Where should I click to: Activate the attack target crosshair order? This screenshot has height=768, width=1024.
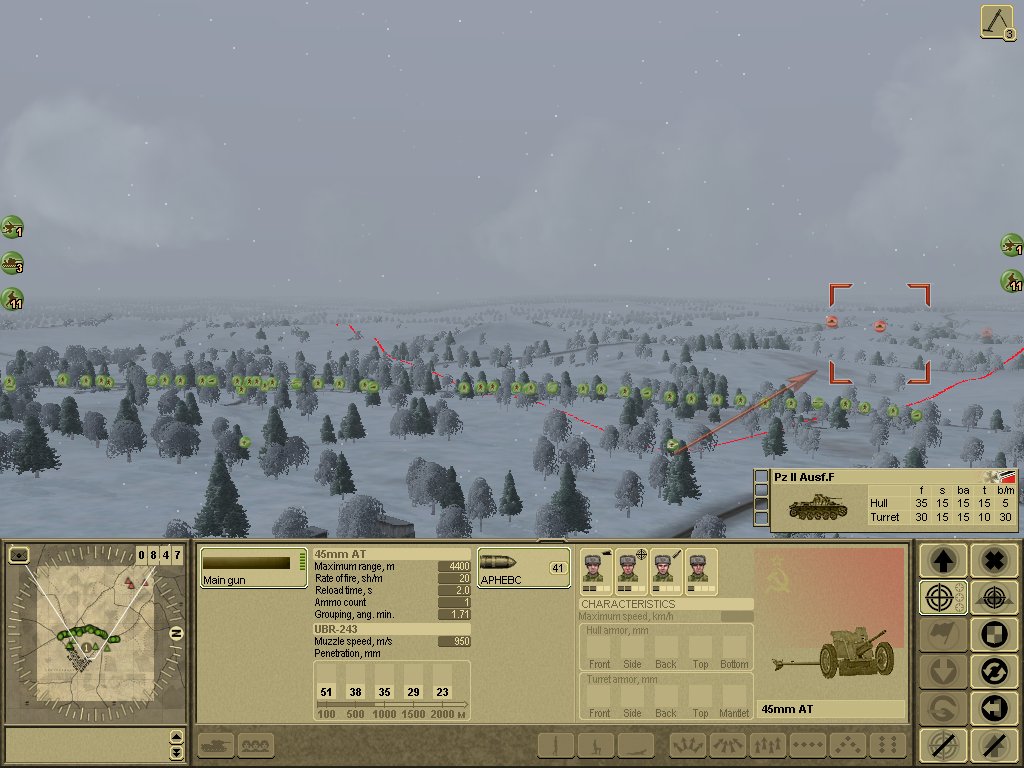pyautogui.click(x=942, y=598)
